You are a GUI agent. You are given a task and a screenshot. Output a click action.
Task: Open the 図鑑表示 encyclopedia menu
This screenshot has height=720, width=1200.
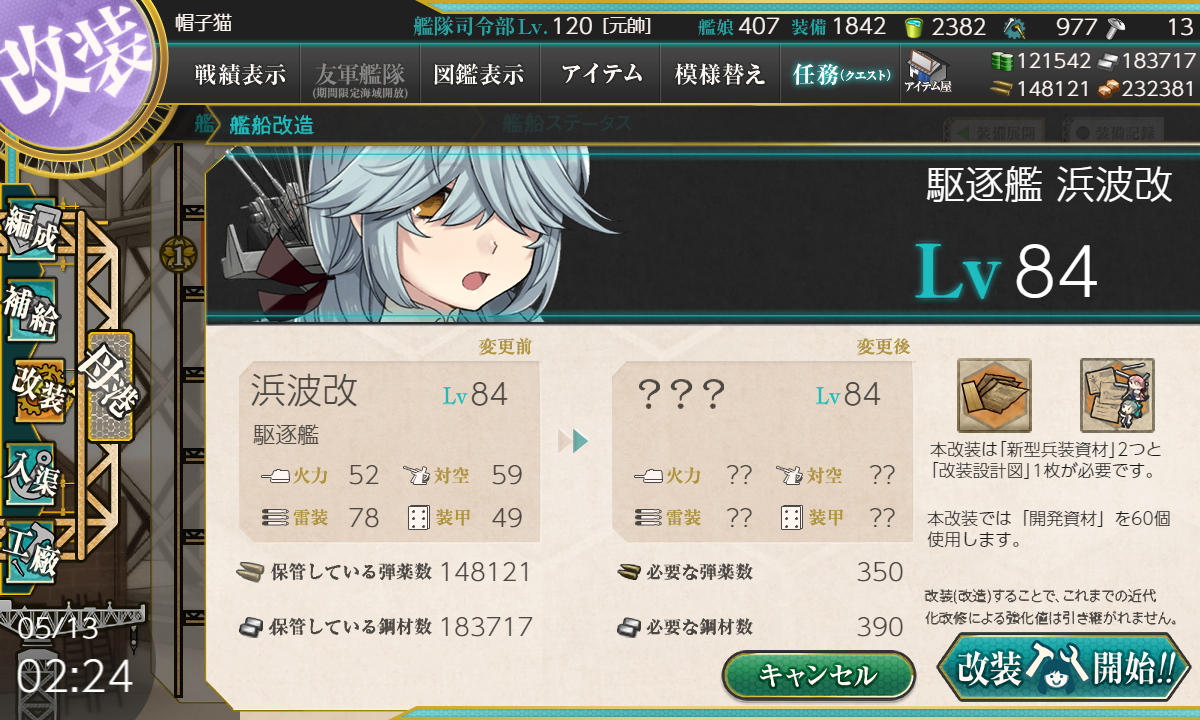[479, 75]
